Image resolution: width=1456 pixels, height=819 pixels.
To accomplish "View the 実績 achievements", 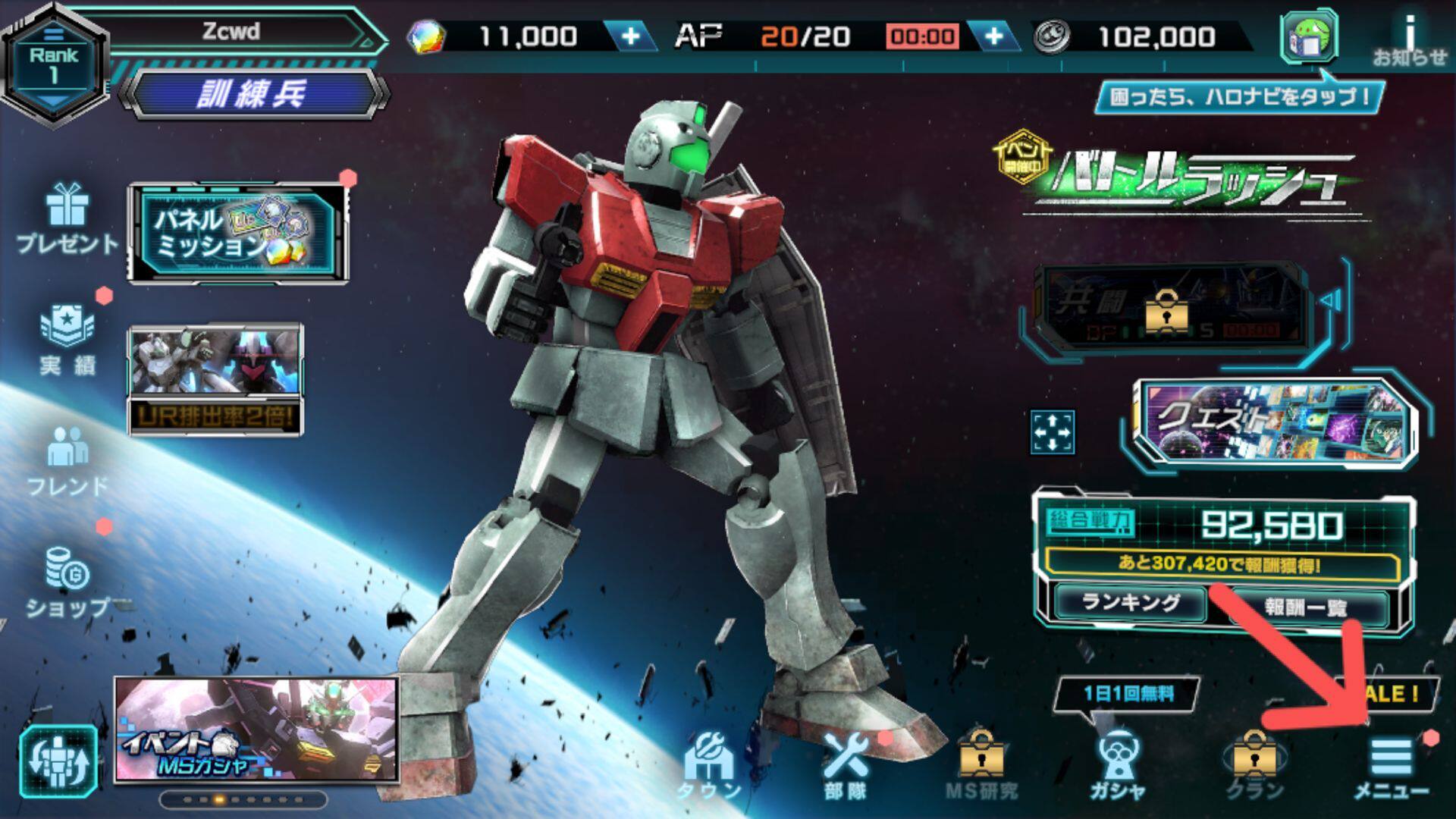I will click(x=67, y=341).
